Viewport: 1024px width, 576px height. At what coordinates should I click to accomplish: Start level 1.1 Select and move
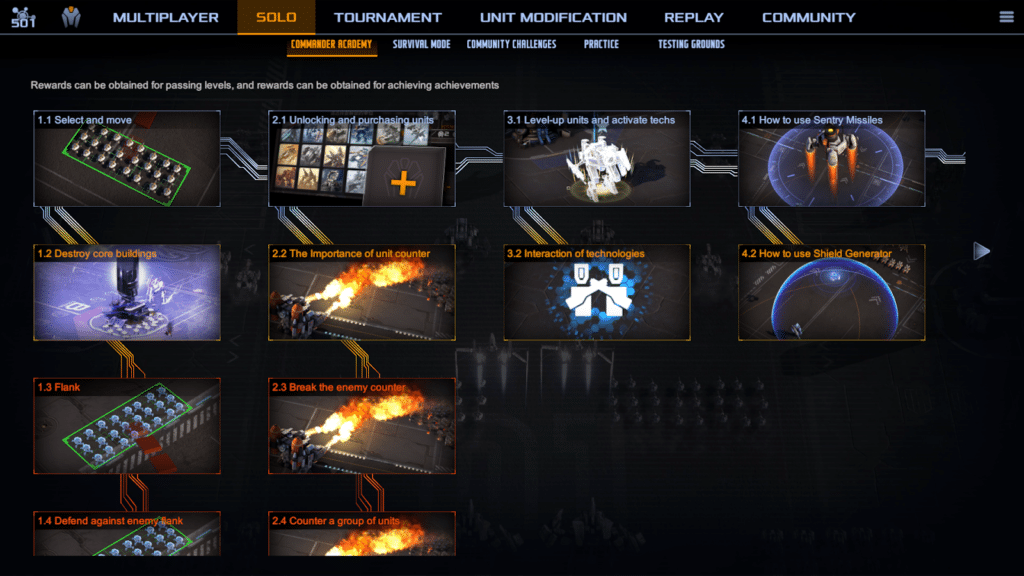(x=127, y=159)
